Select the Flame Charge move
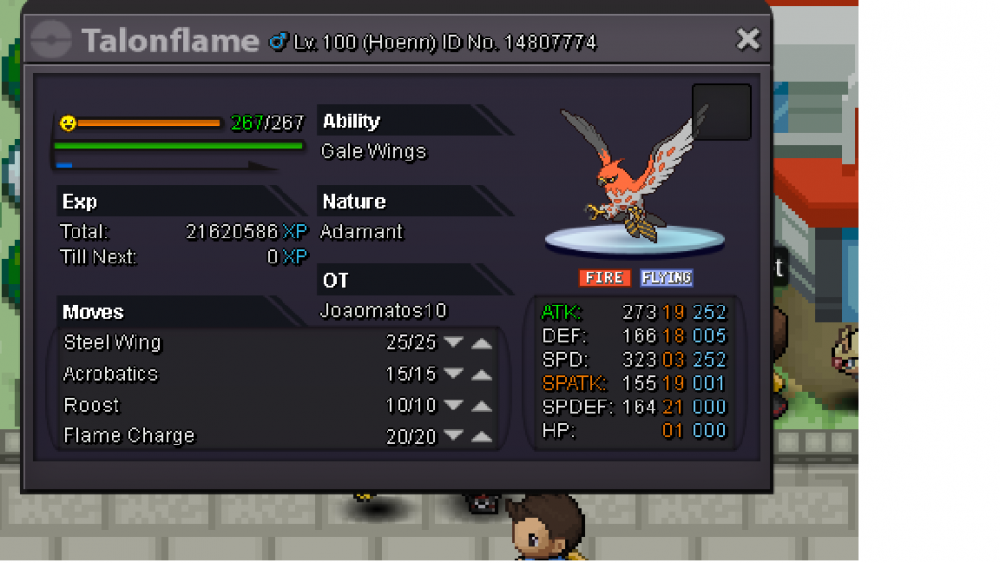Image resolution: width=1000 pixels, height=563 pixels. pyautogui.click(x=129, y=436)
